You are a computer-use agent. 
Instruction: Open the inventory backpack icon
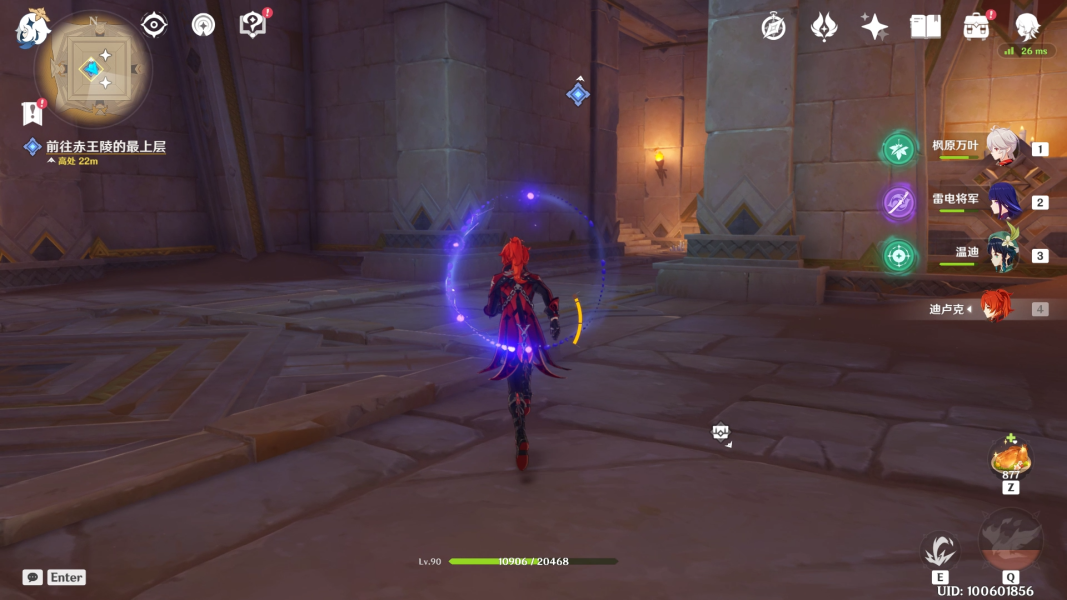[976, 27]
